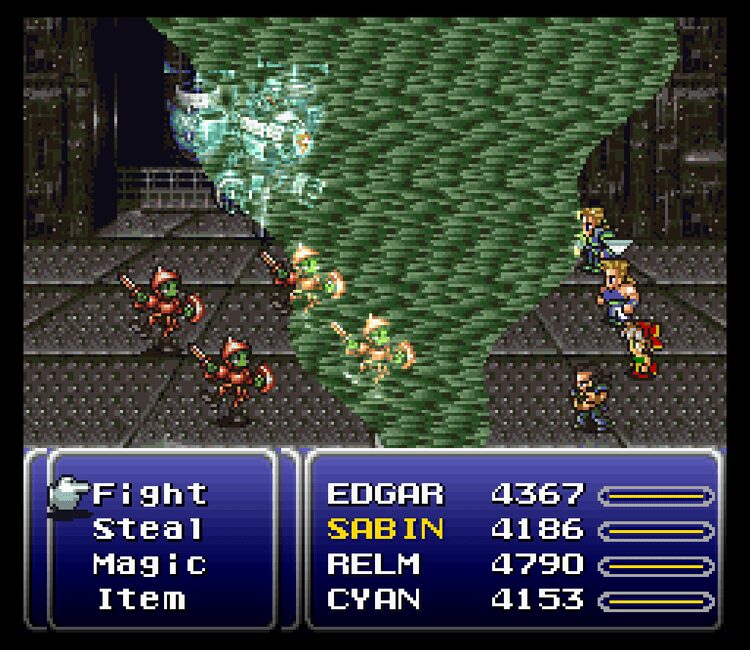Select the Fight command
The image size is (750, 650).
point(150,494)
